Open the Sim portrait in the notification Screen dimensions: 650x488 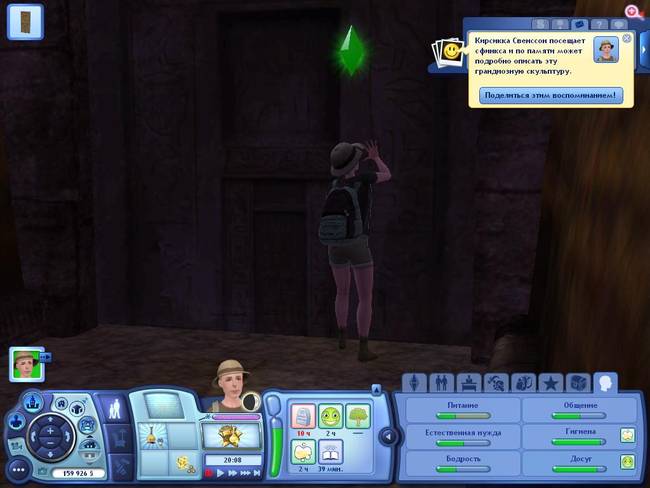pyautogui.click(x=605, y=49)
